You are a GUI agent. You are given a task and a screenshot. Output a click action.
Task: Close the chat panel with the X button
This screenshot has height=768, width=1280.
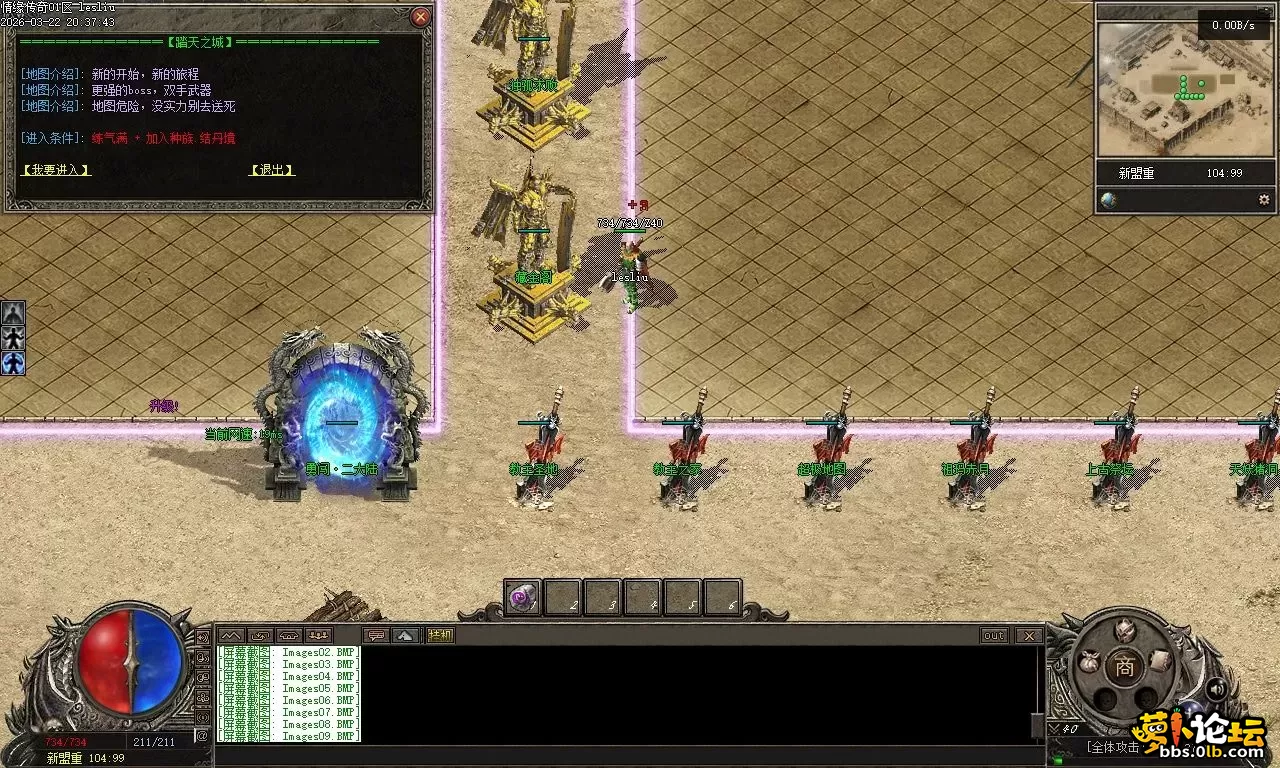[x=1028, y=636]
